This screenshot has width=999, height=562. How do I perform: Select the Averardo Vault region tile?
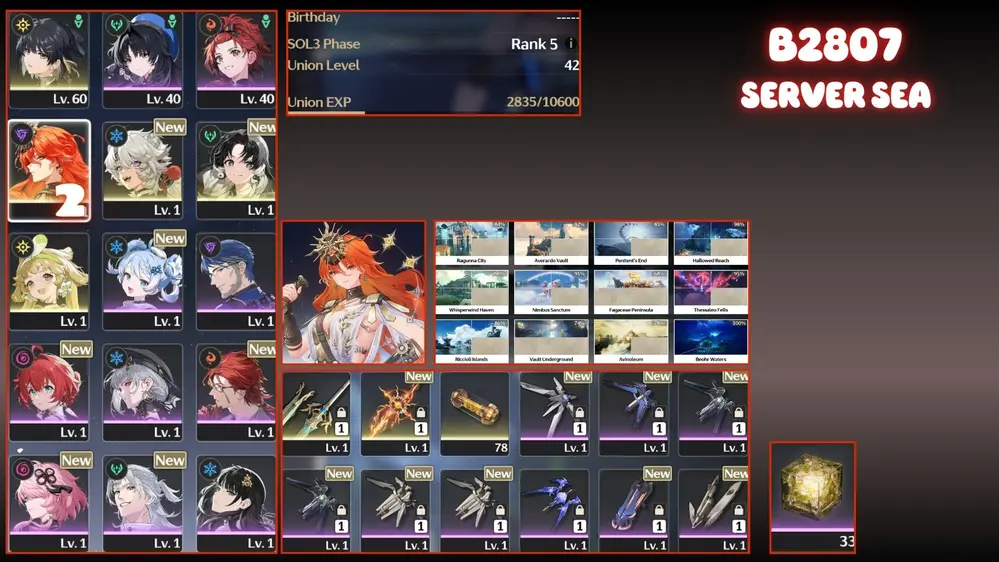[551, 243]
